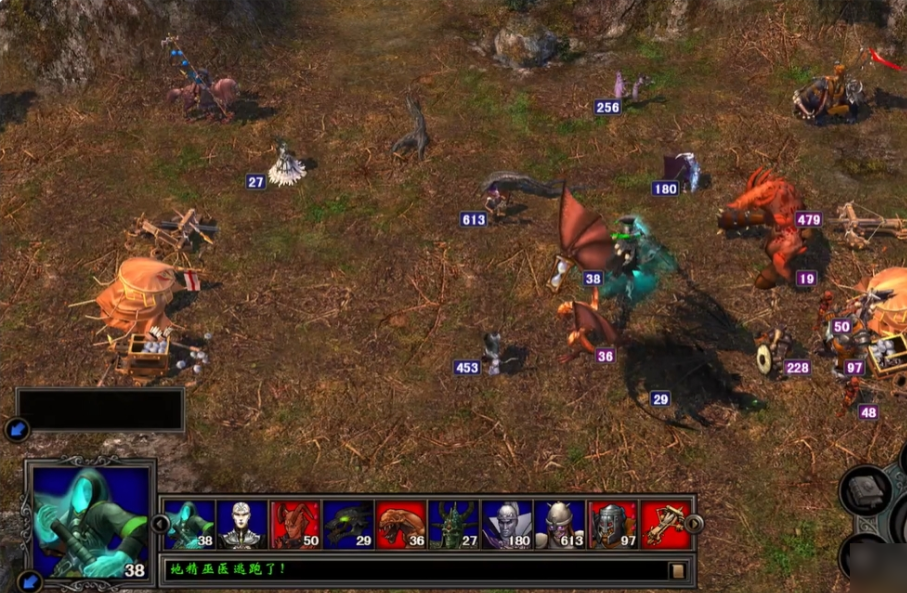Screen dimensions: 907x593
Task: Select the skeleton warrior stack of 613
Action: point(560,525)
